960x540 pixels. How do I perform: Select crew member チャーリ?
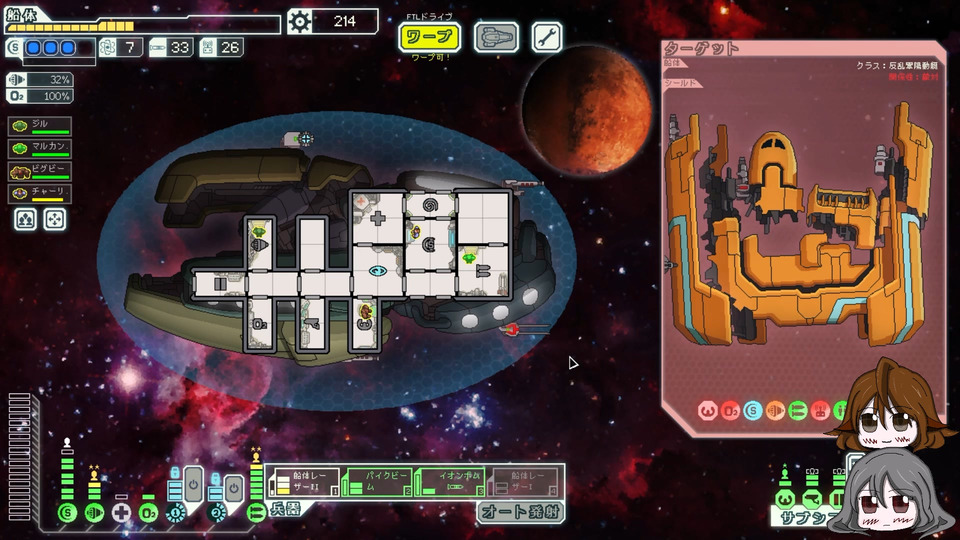pos(40,194)
